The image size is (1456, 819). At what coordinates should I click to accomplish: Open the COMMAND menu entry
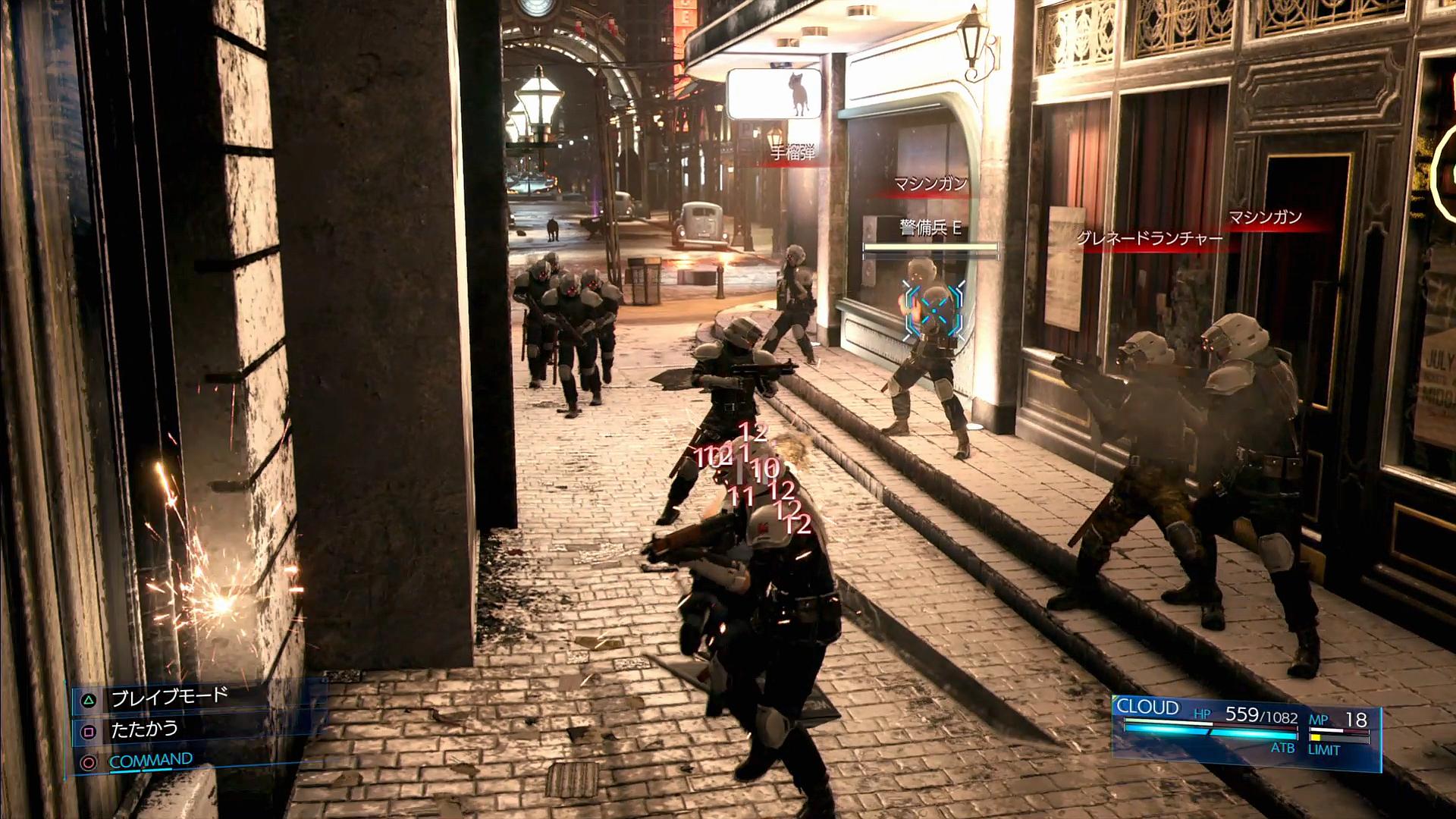150,761
